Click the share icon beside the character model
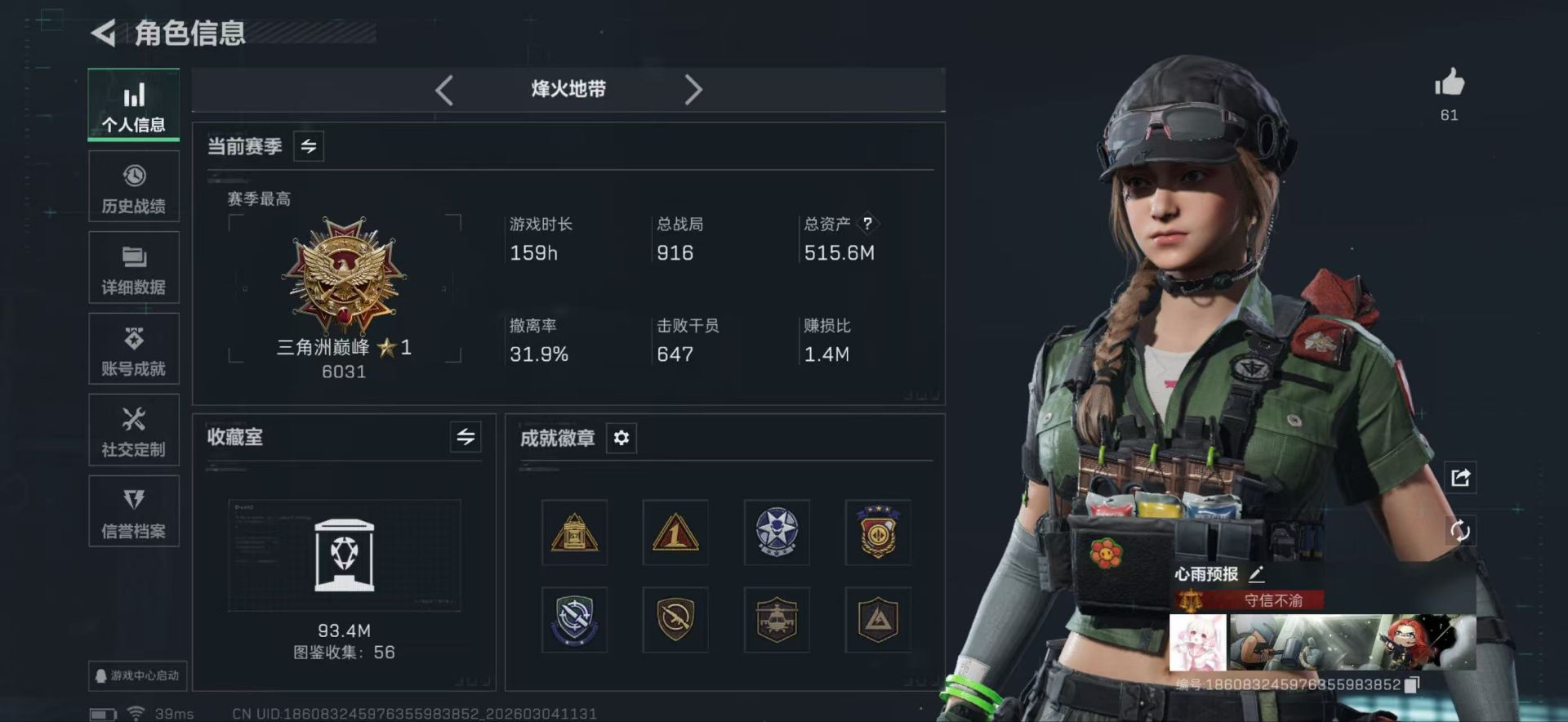1568x722 pixels. (x=1462, y=479)
